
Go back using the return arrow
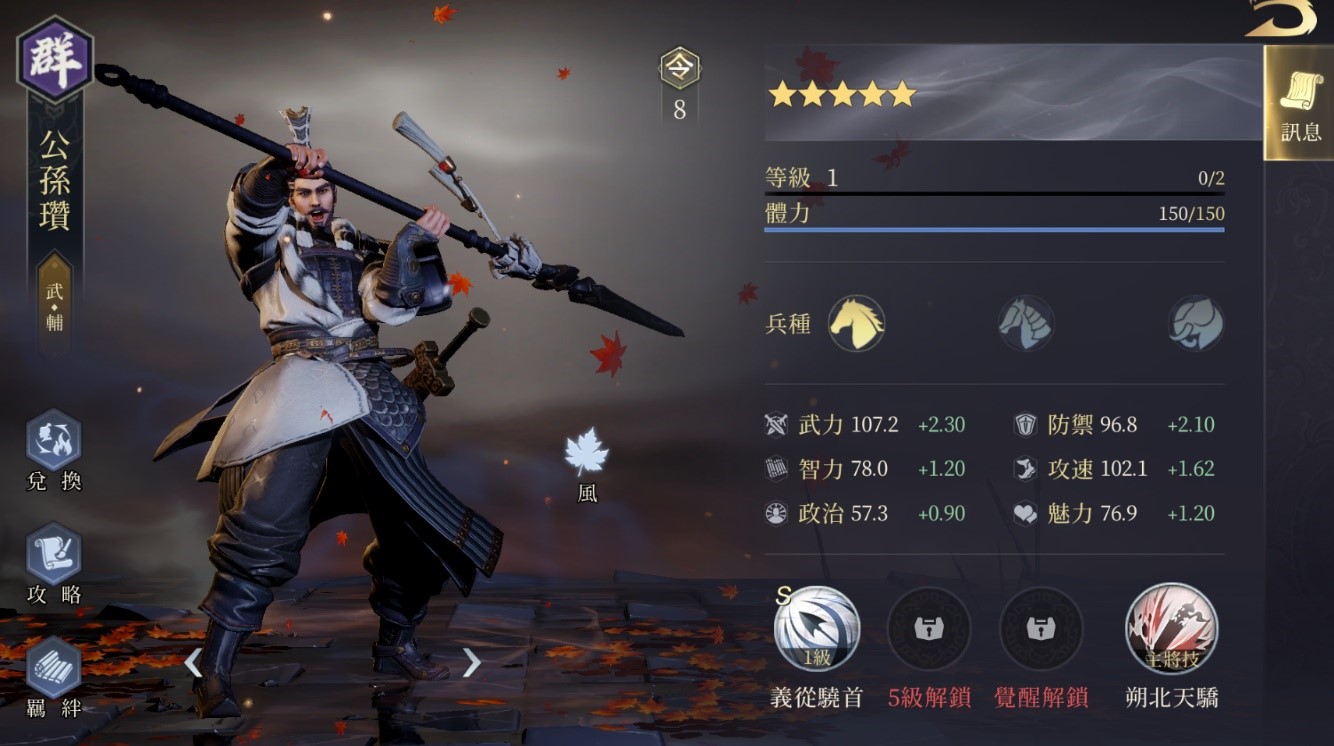[1281, 18]
